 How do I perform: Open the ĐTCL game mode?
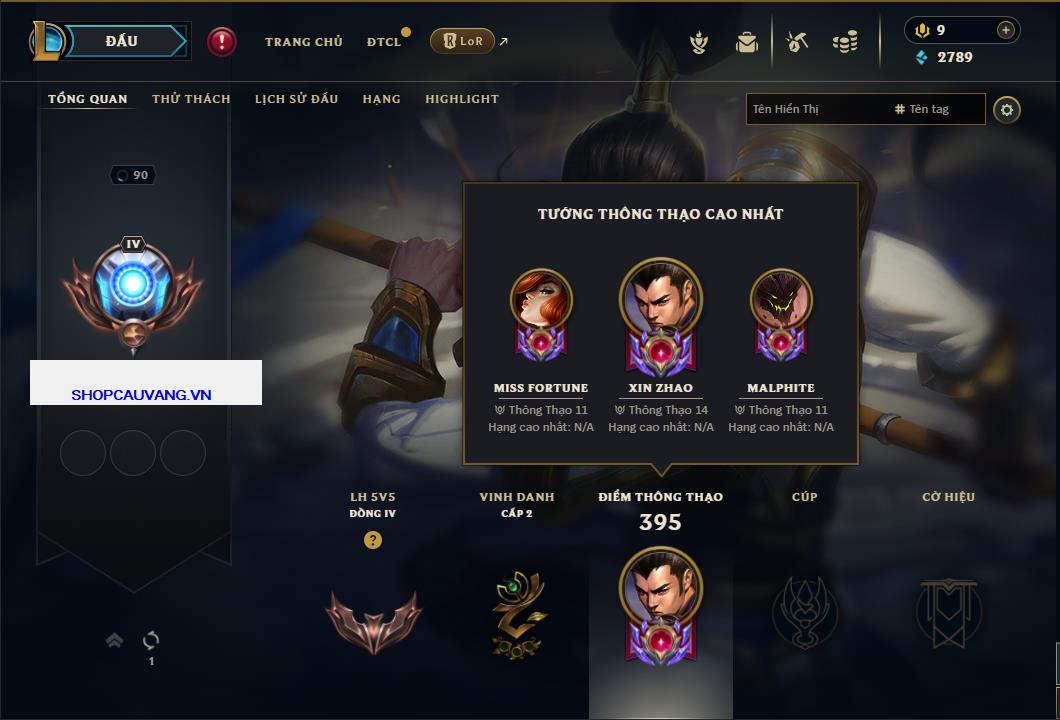(x=384, y=42)
